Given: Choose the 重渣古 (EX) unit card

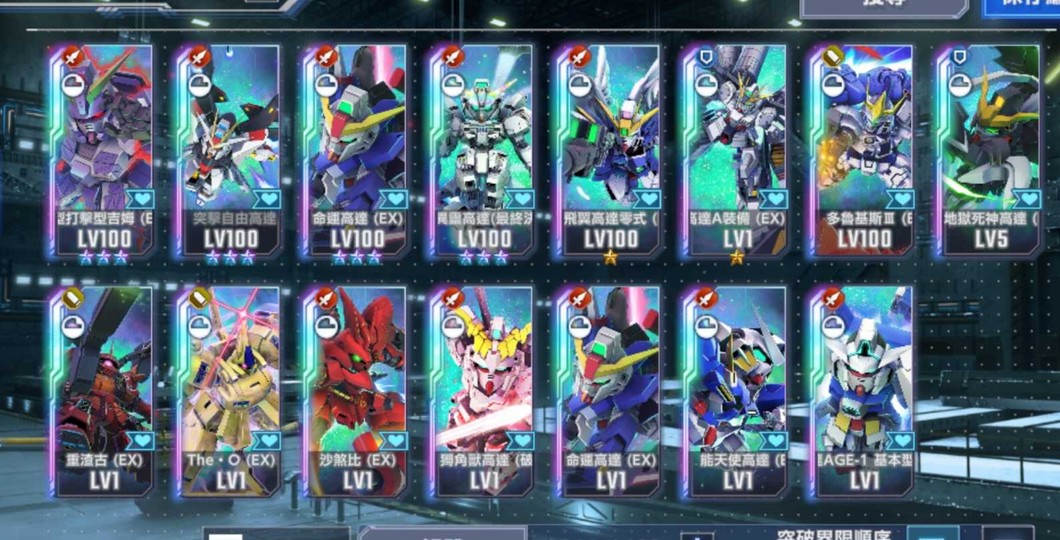Looking at the screenshot, I should [101, 390].
